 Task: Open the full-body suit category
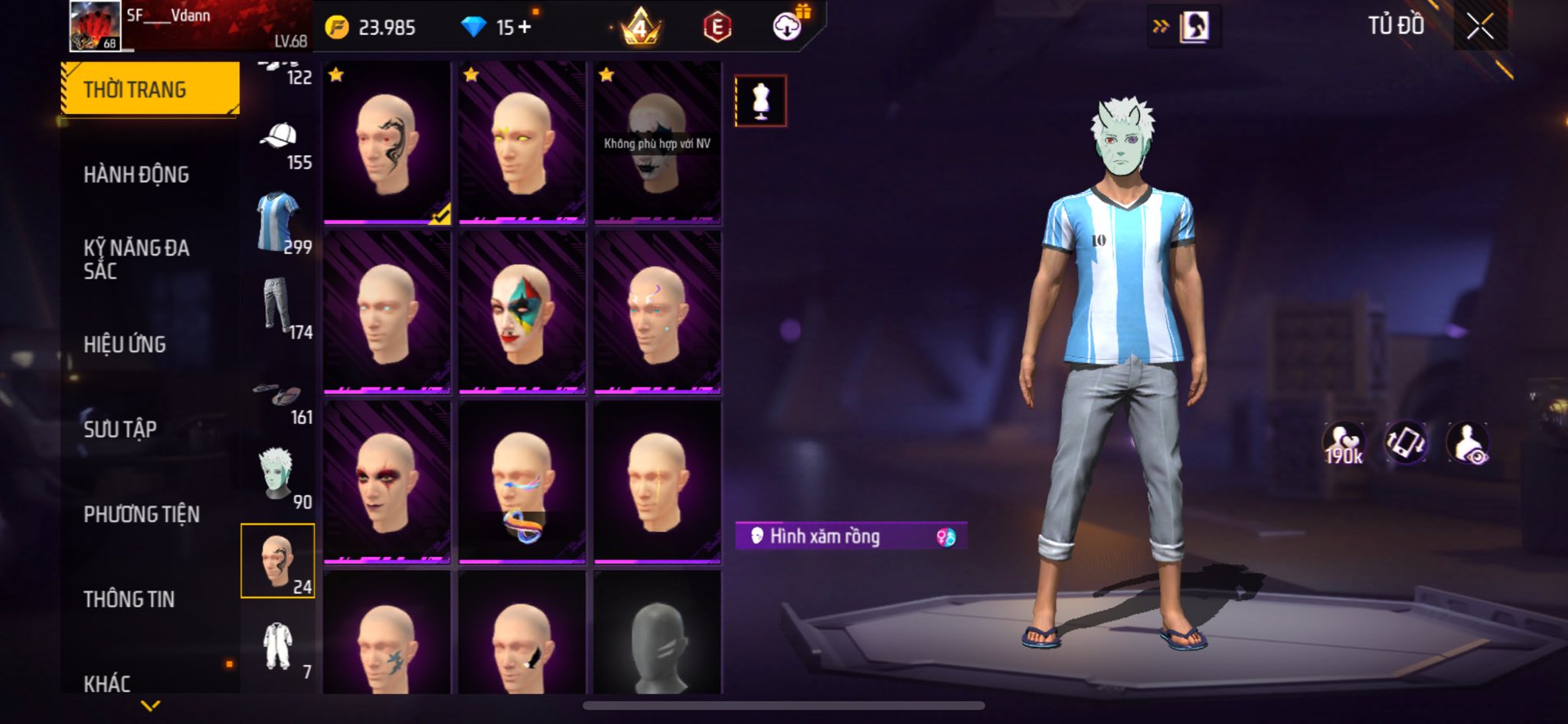(277, 645)
